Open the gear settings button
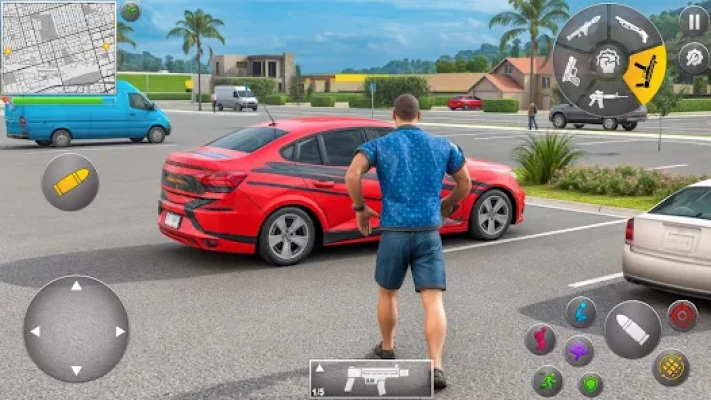 pyautogui.click(x=693, y=57)
